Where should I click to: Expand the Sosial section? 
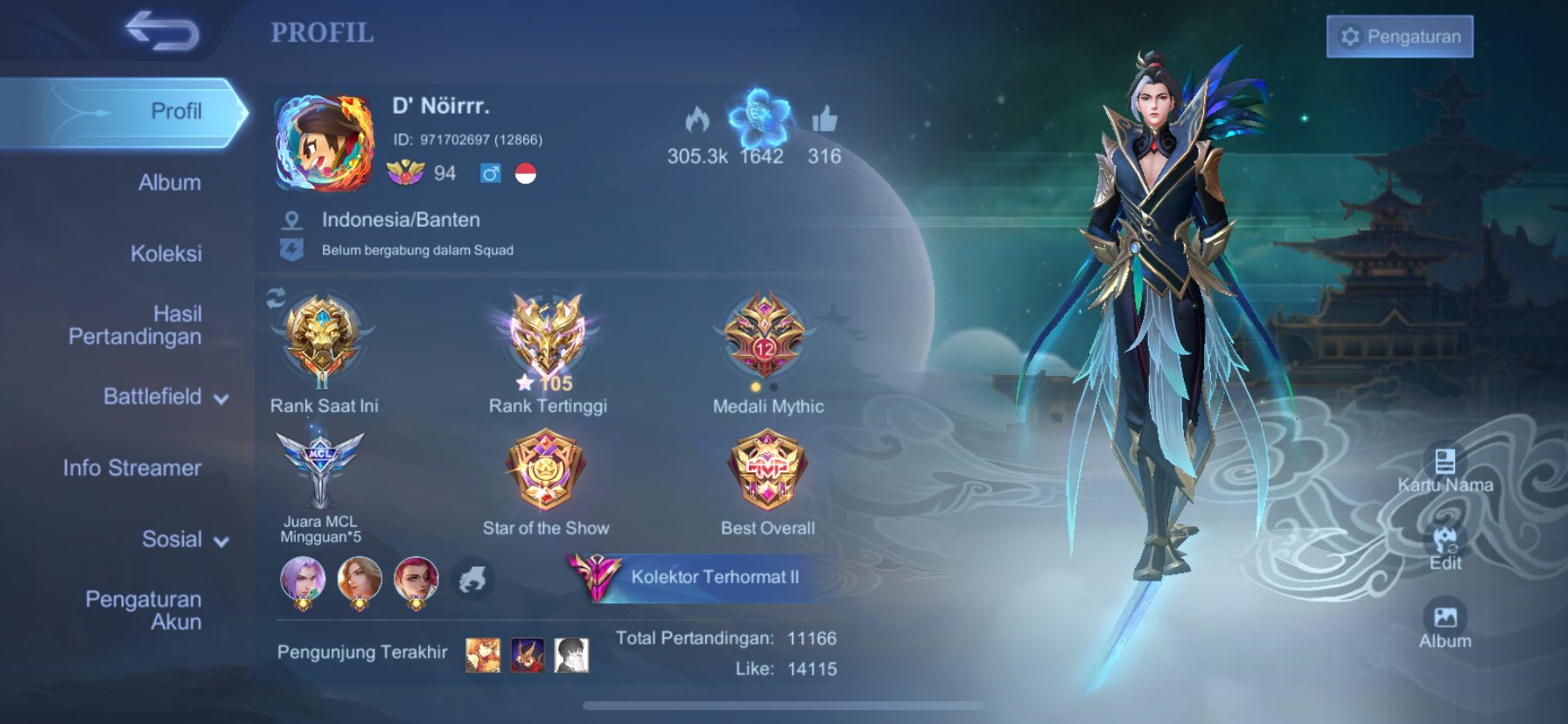(185, 540)
